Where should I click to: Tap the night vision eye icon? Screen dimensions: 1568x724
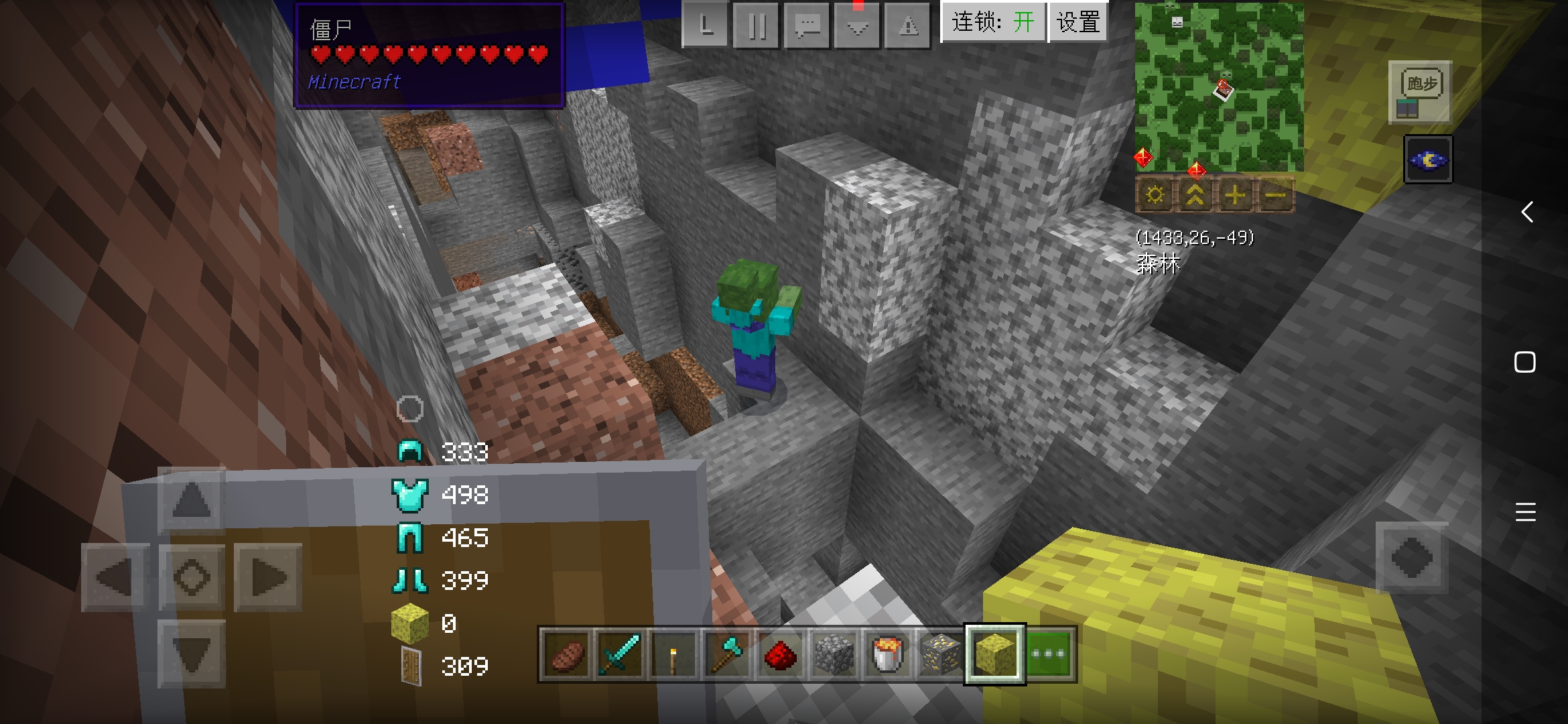pos(1428,160)
